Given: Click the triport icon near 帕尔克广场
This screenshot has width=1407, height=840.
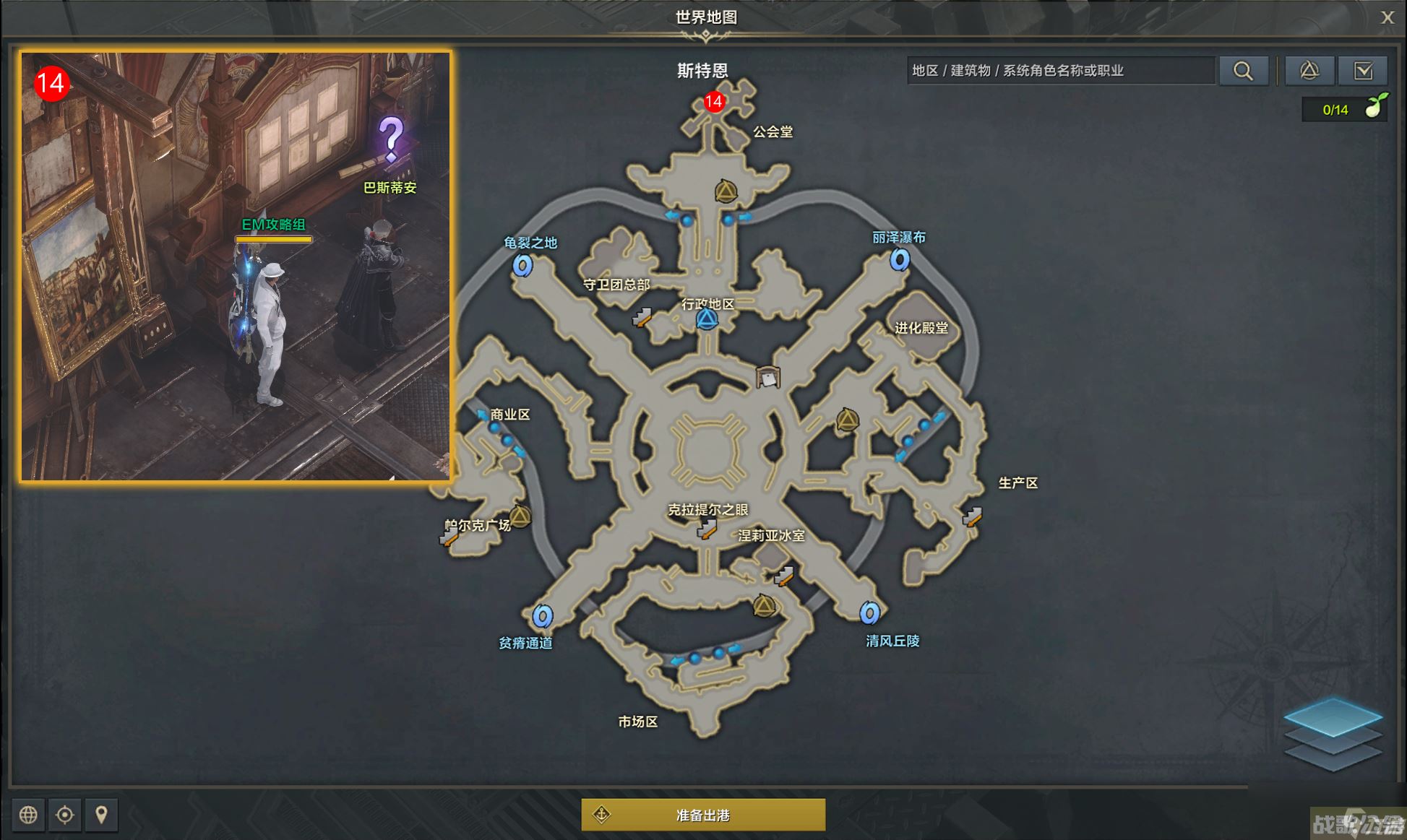Looking at the screenshot, I should click(520, 516).
